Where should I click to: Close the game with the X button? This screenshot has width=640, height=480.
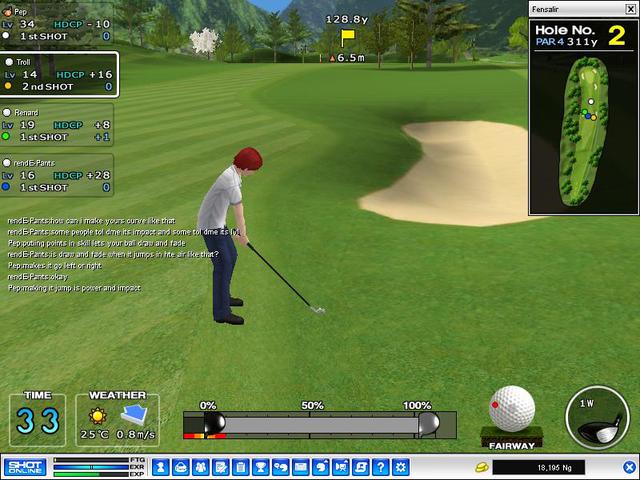[x=629, y=467]
